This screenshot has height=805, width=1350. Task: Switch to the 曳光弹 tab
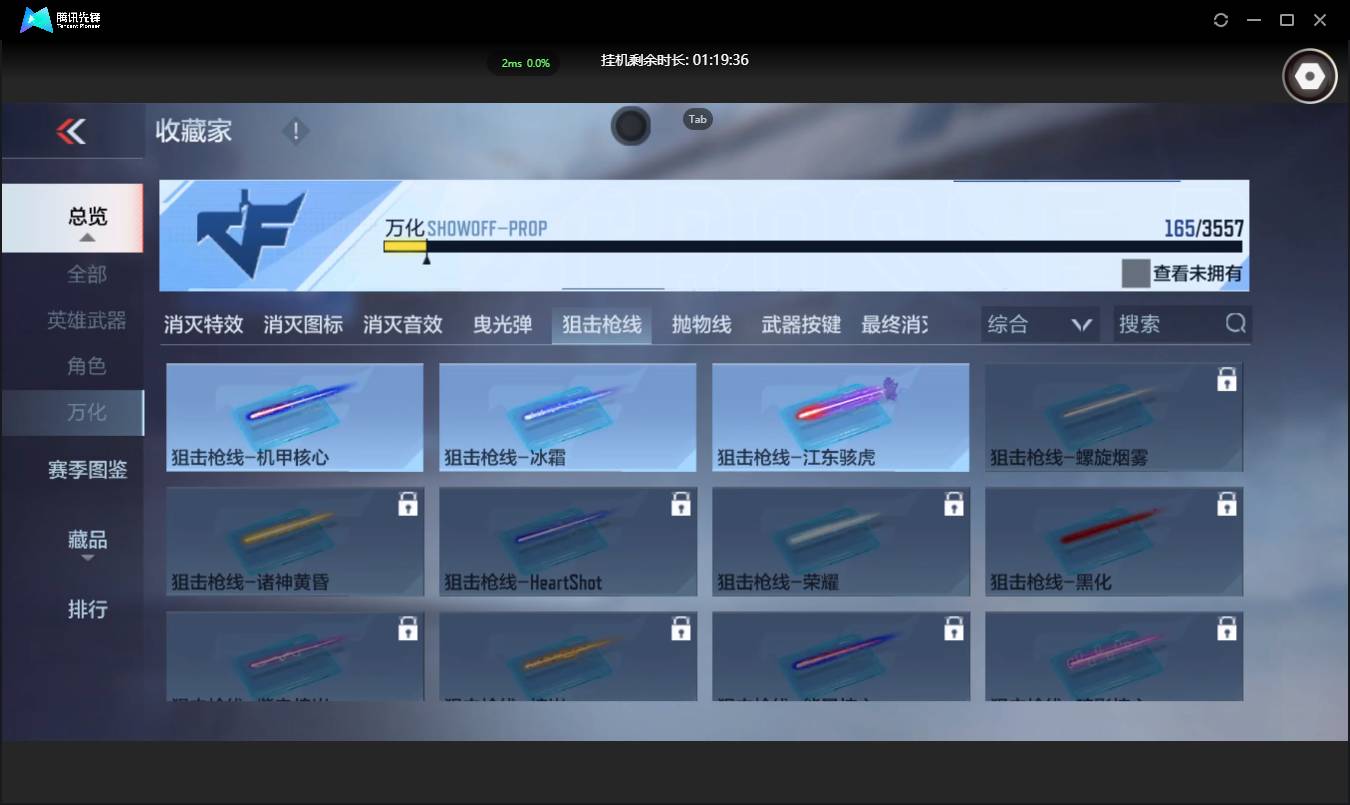click(x=502, y=323)
